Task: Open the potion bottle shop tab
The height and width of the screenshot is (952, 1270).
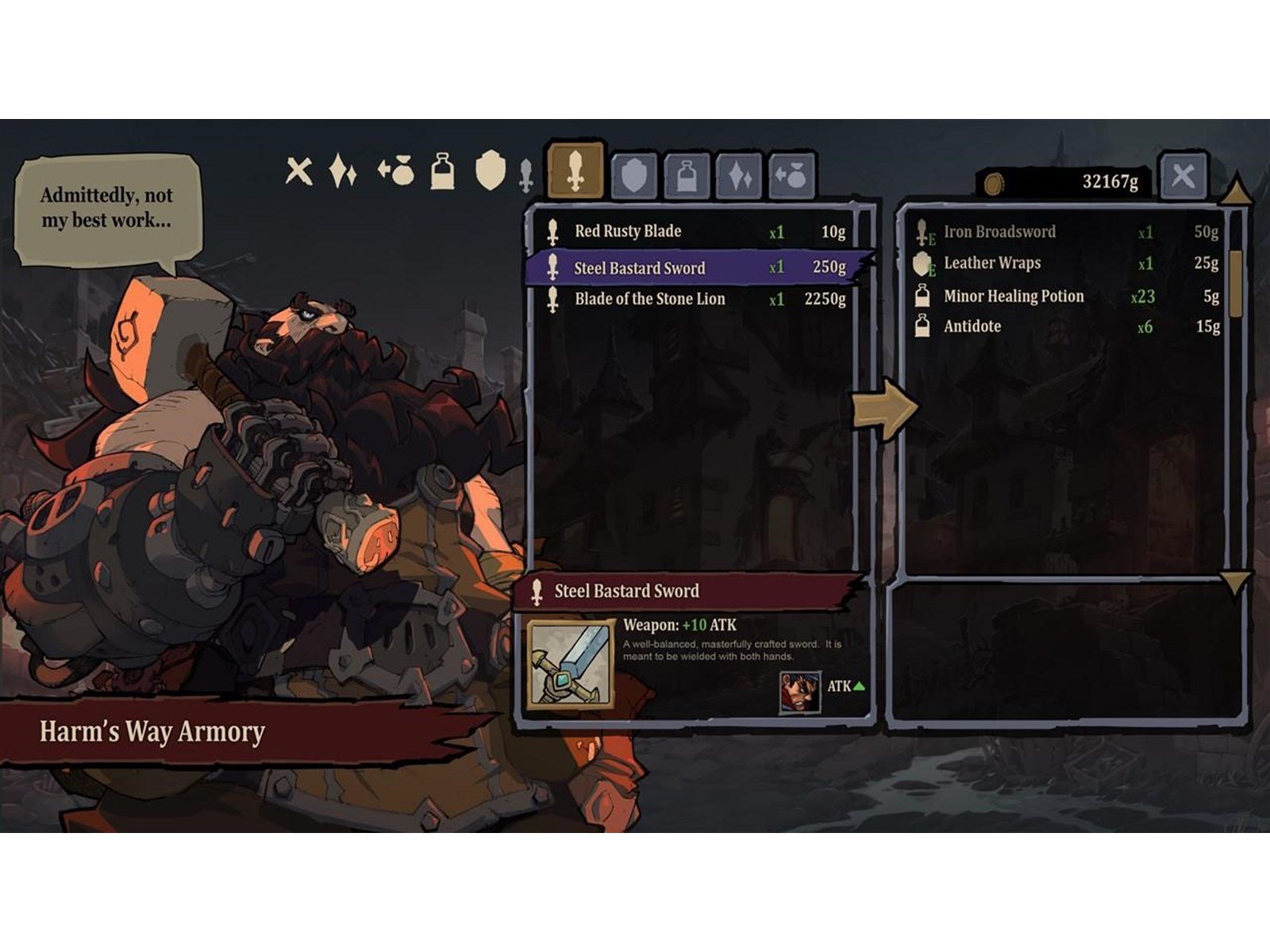Action: (687, 176)
